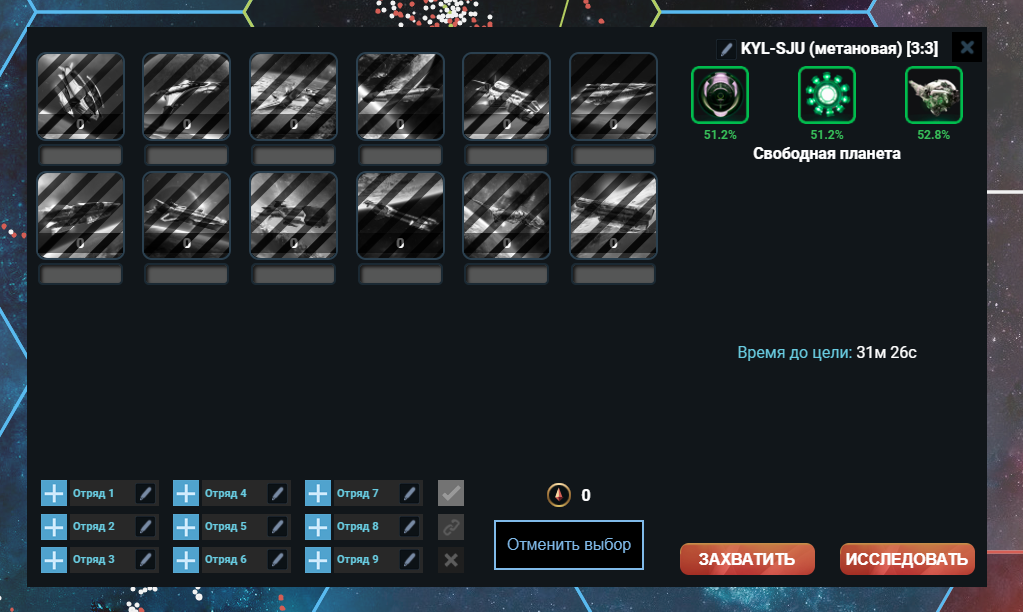Close the fleet dispatch window
The image size is (1023, 612).
pos(966,47)
